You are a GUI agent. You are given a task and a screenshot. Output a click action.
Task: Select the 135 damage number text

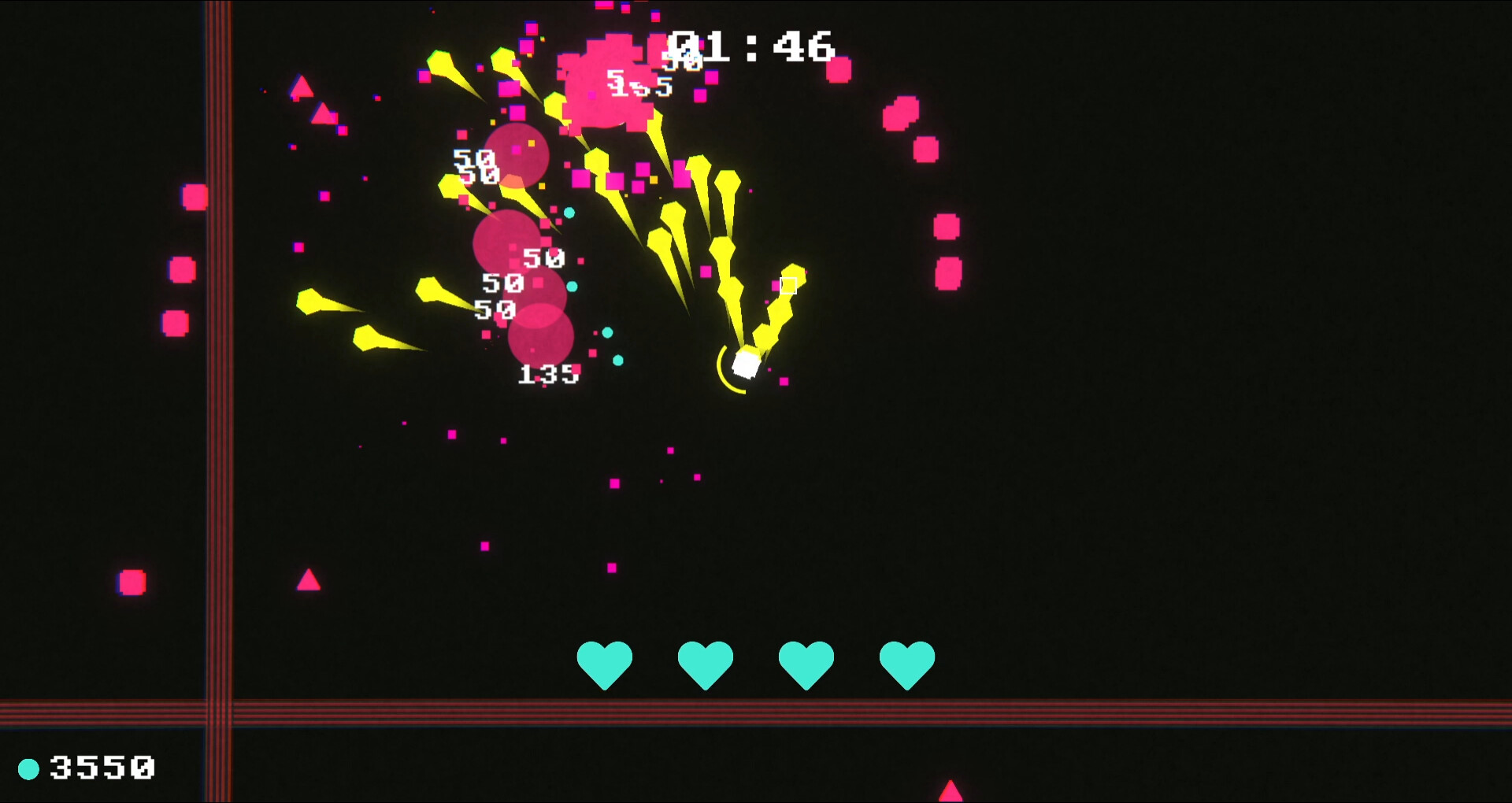[547, 376]
